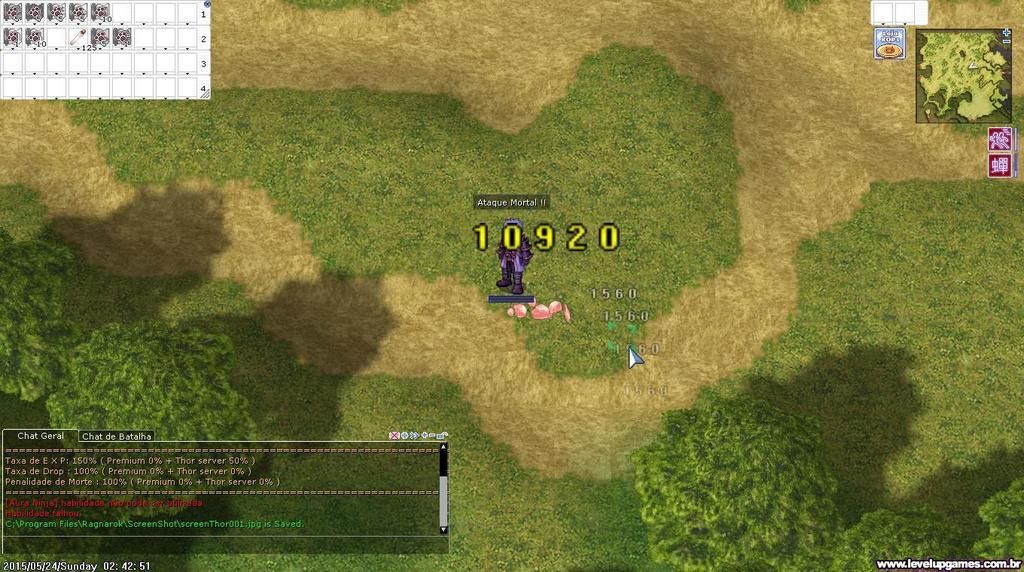Select the first paw skill in hotbar row 1

click(x=12, y=13)
